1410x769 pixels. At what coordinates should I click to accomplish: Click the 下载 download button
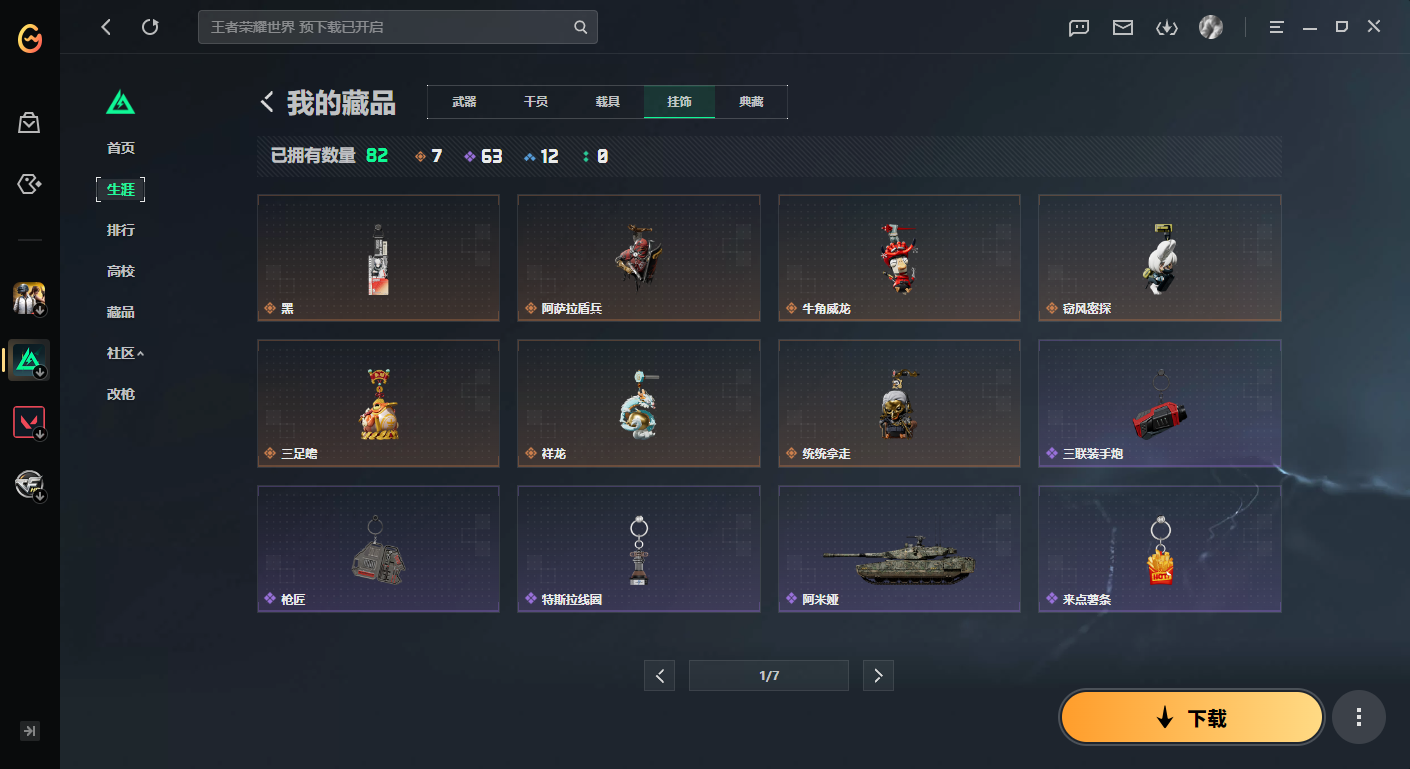pyautogui.click(x=1190, y=717)
